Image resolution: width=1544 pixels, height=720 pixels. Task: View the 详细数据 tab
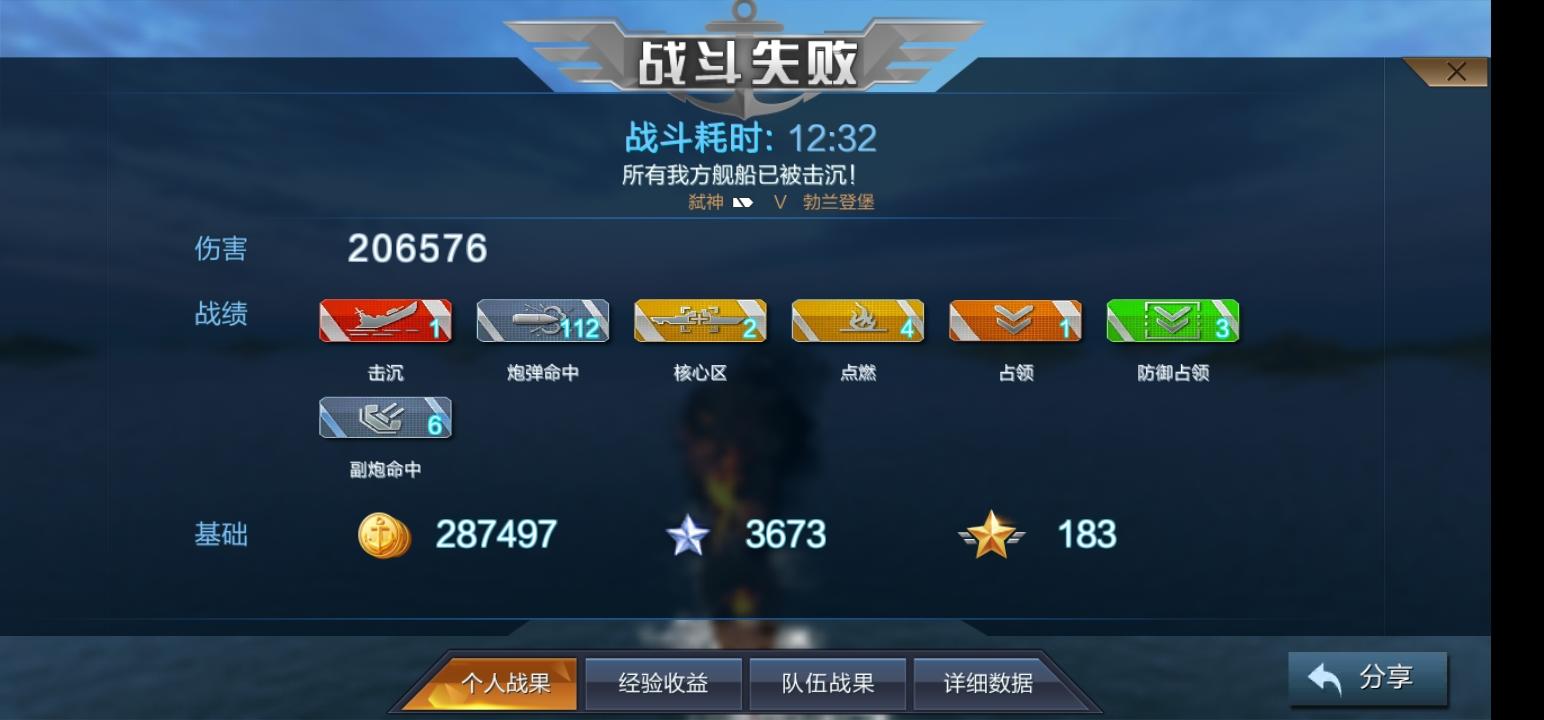[x=990, y=682]
